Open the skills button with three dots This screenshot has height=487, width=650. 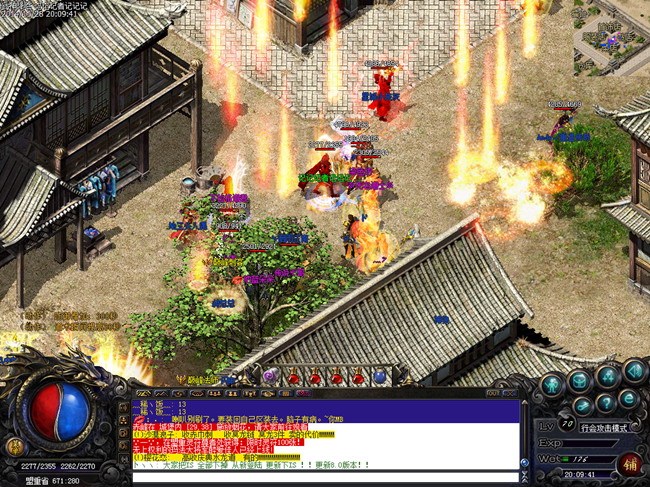pyautogui.click(x=607, y=376)
